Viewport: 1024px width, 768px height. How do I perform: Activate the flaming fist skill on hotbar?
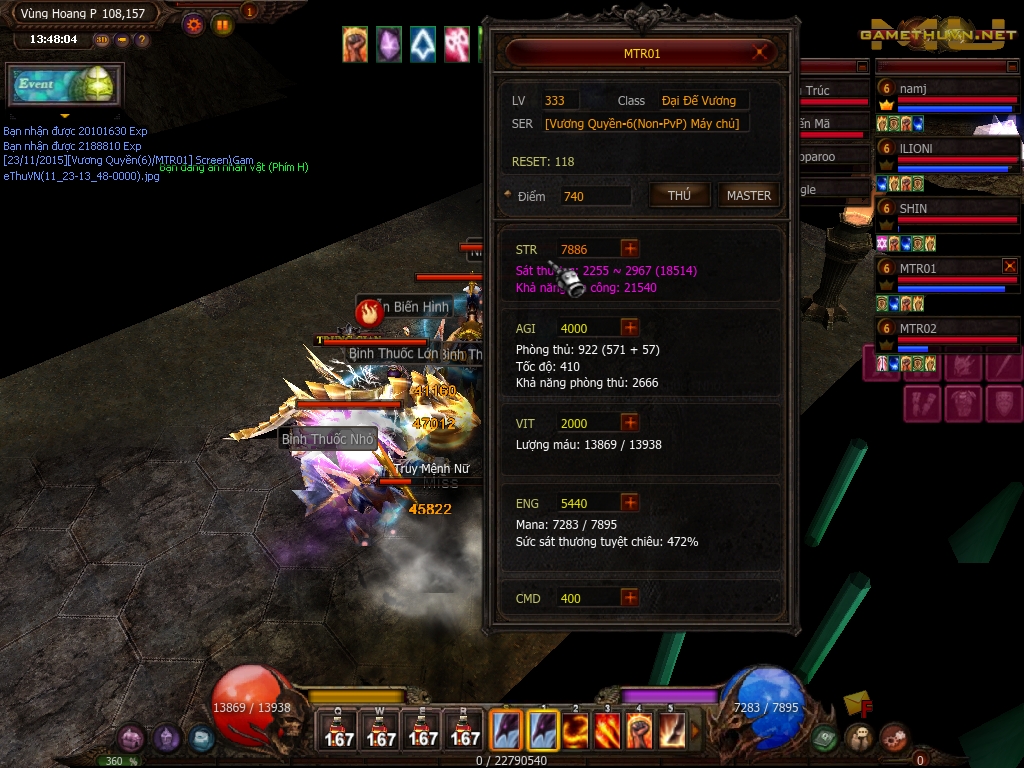pos(640,730)
